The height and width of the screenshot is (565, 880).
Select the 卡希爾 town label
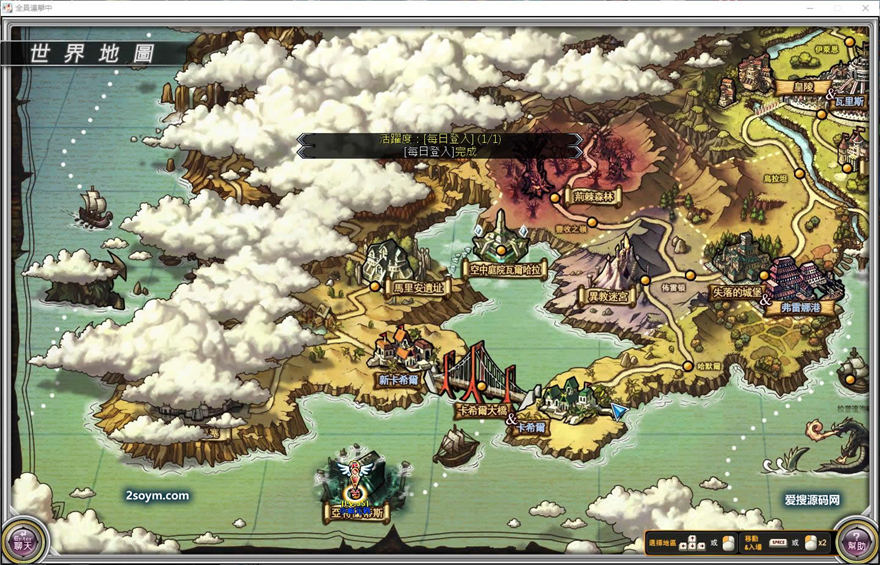pos(531,426)
